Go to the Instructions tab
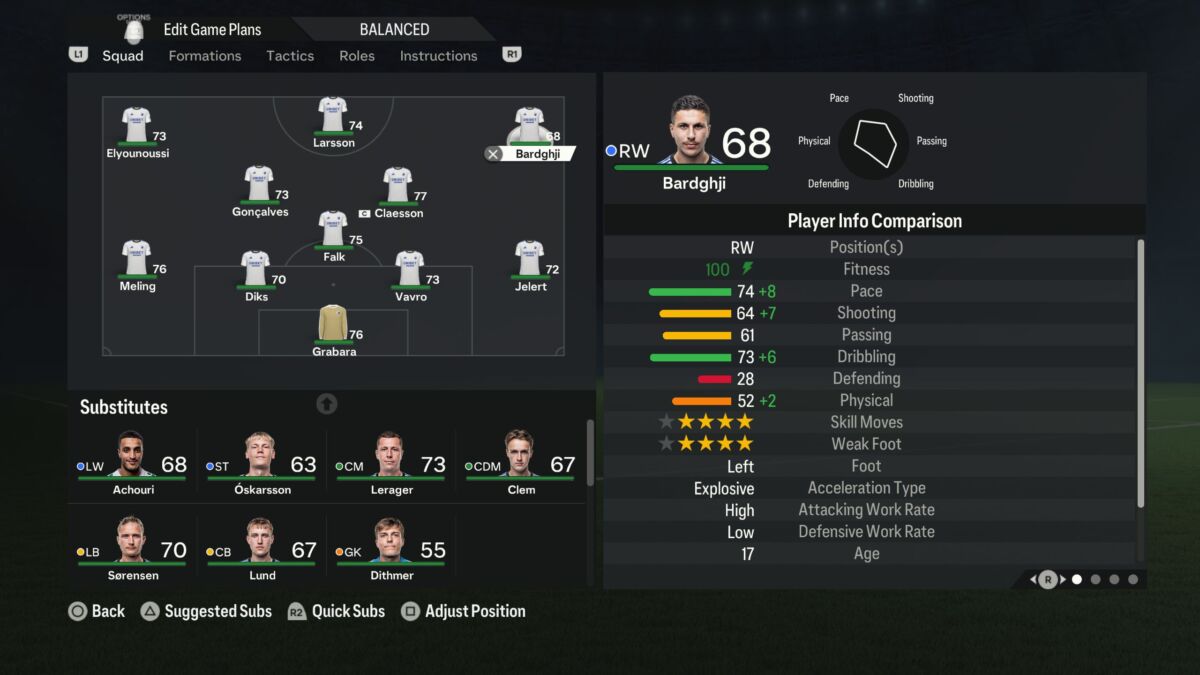 point(438,56)
